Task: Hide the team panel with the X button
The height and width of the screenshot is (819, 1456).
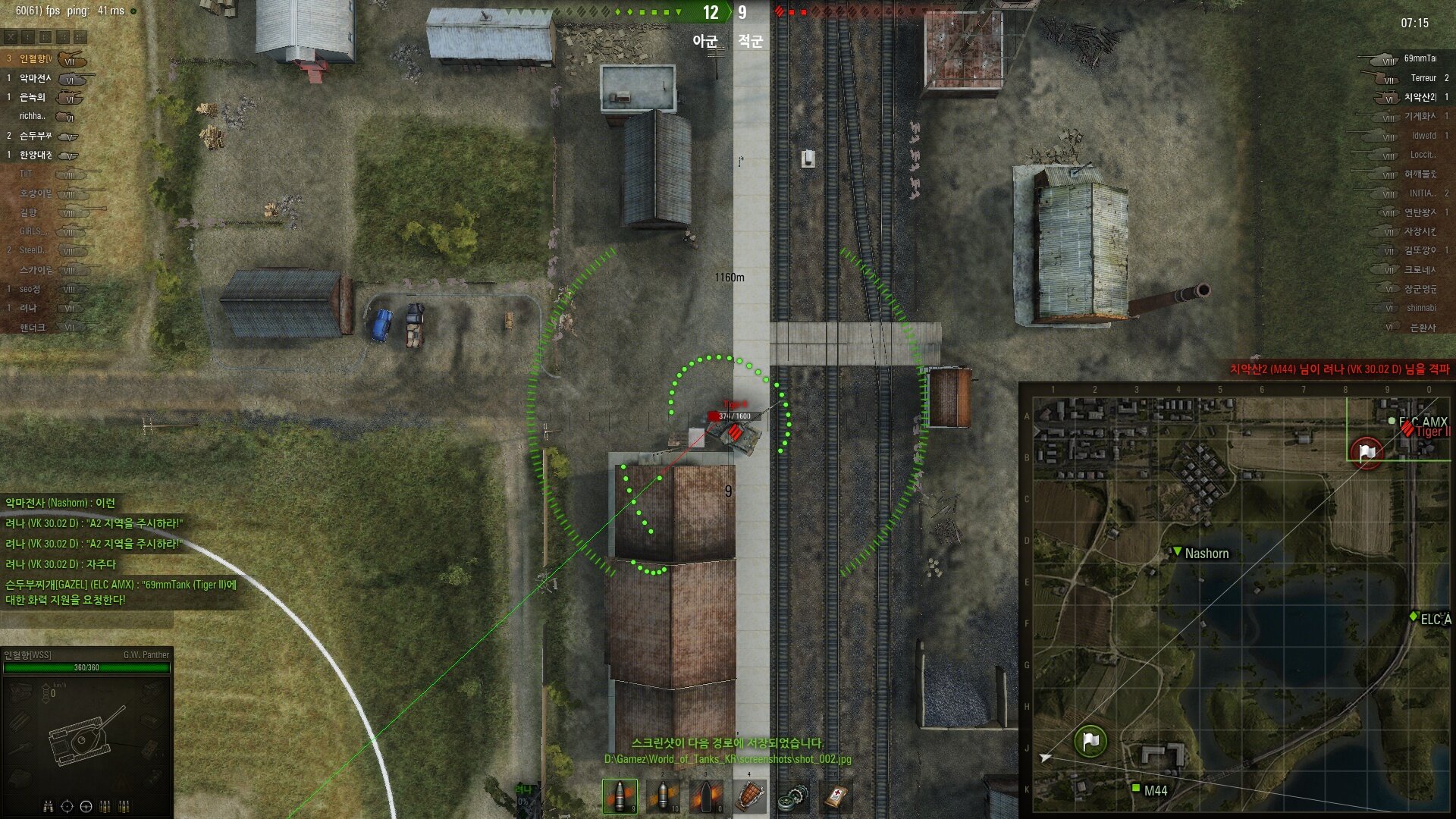Action: (x=11, y=36)
